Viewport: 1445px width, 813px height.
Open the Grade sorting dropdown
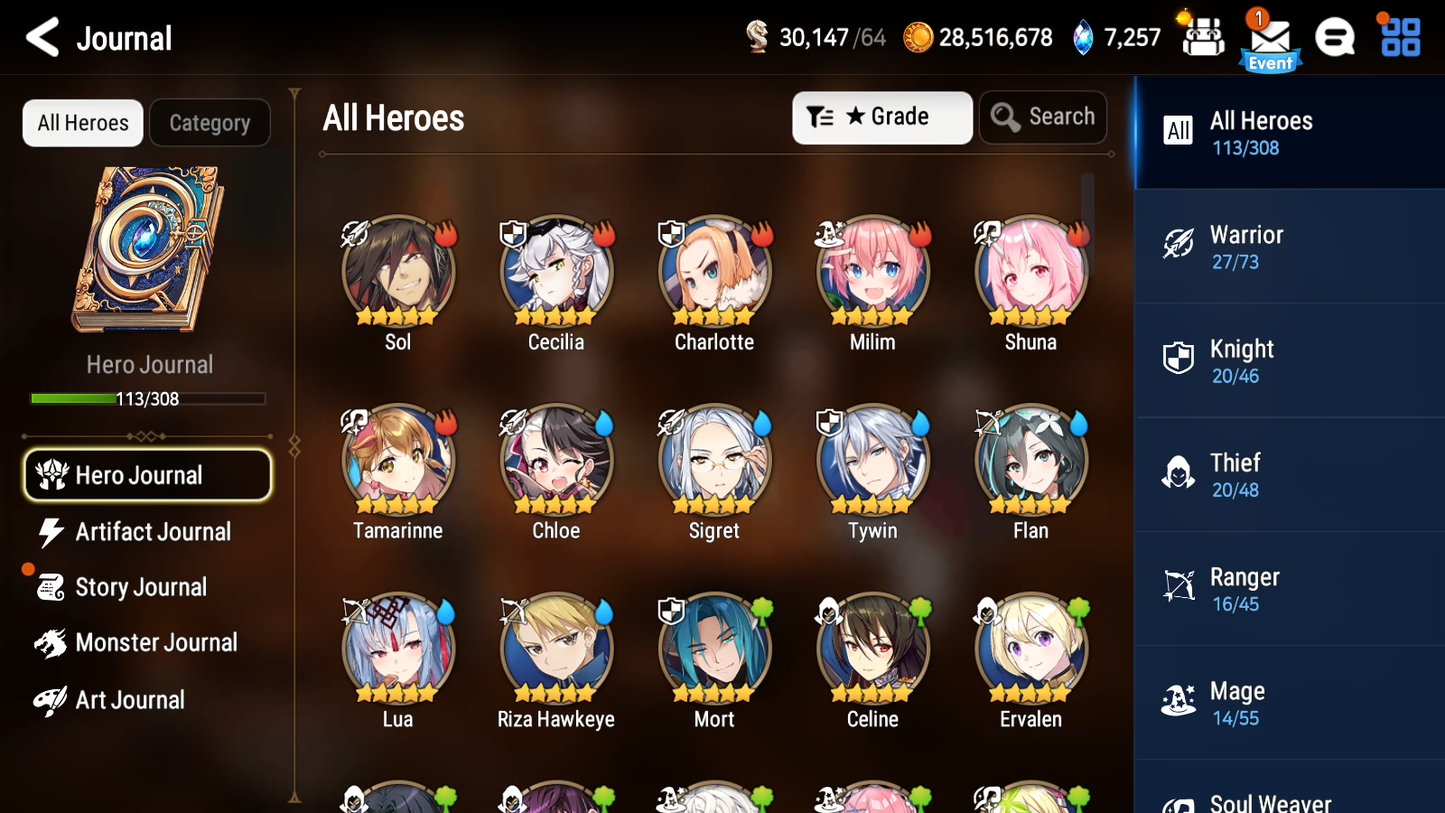pyautogui.click(x=882, y=117)
